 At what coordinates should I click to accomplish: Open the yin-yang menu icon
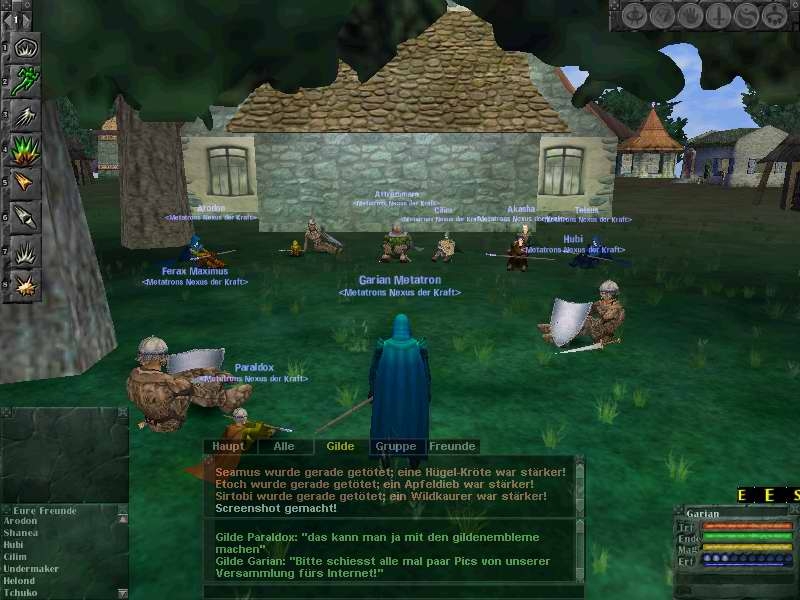click(x=746, y=16)
